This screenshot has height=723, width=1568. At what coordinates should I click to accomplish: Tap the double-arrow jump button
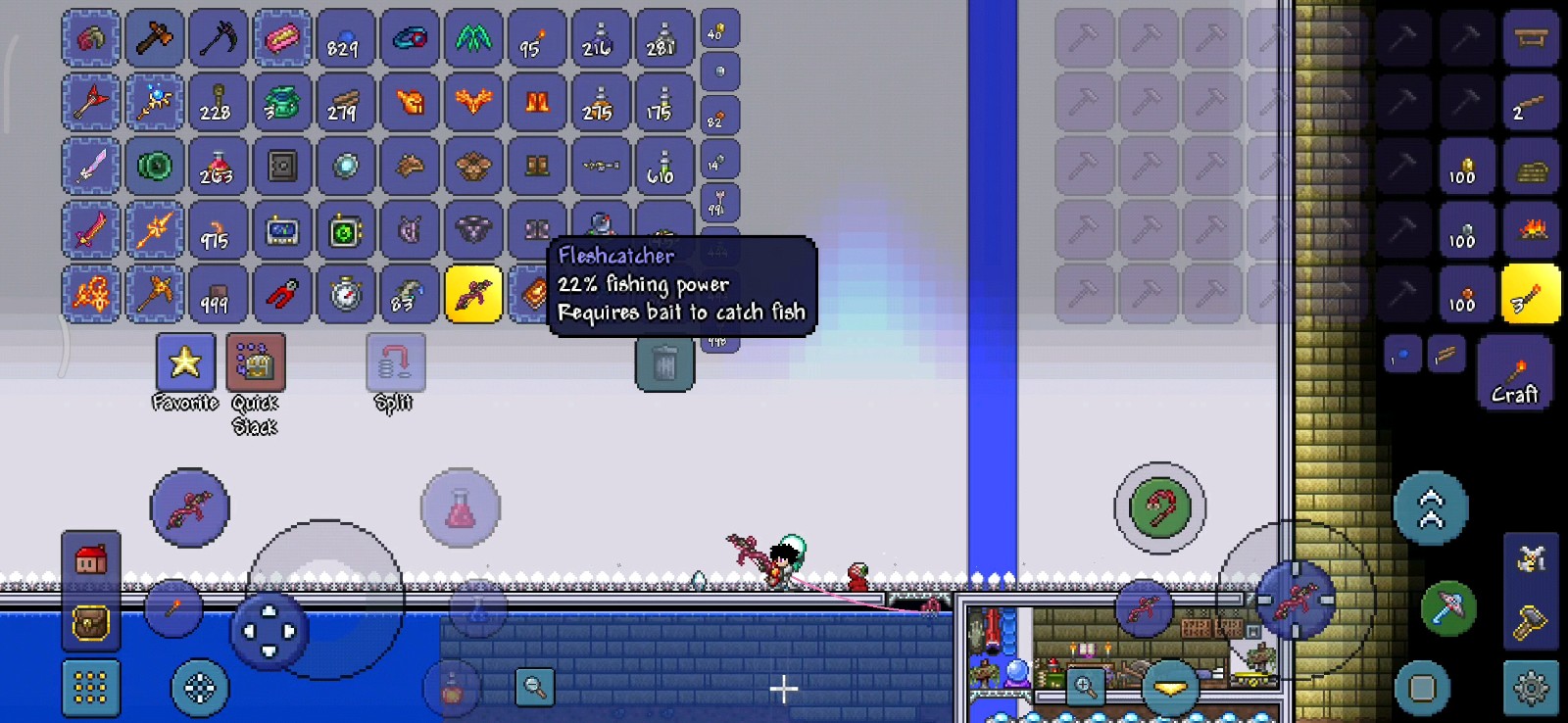[1431, 508]
